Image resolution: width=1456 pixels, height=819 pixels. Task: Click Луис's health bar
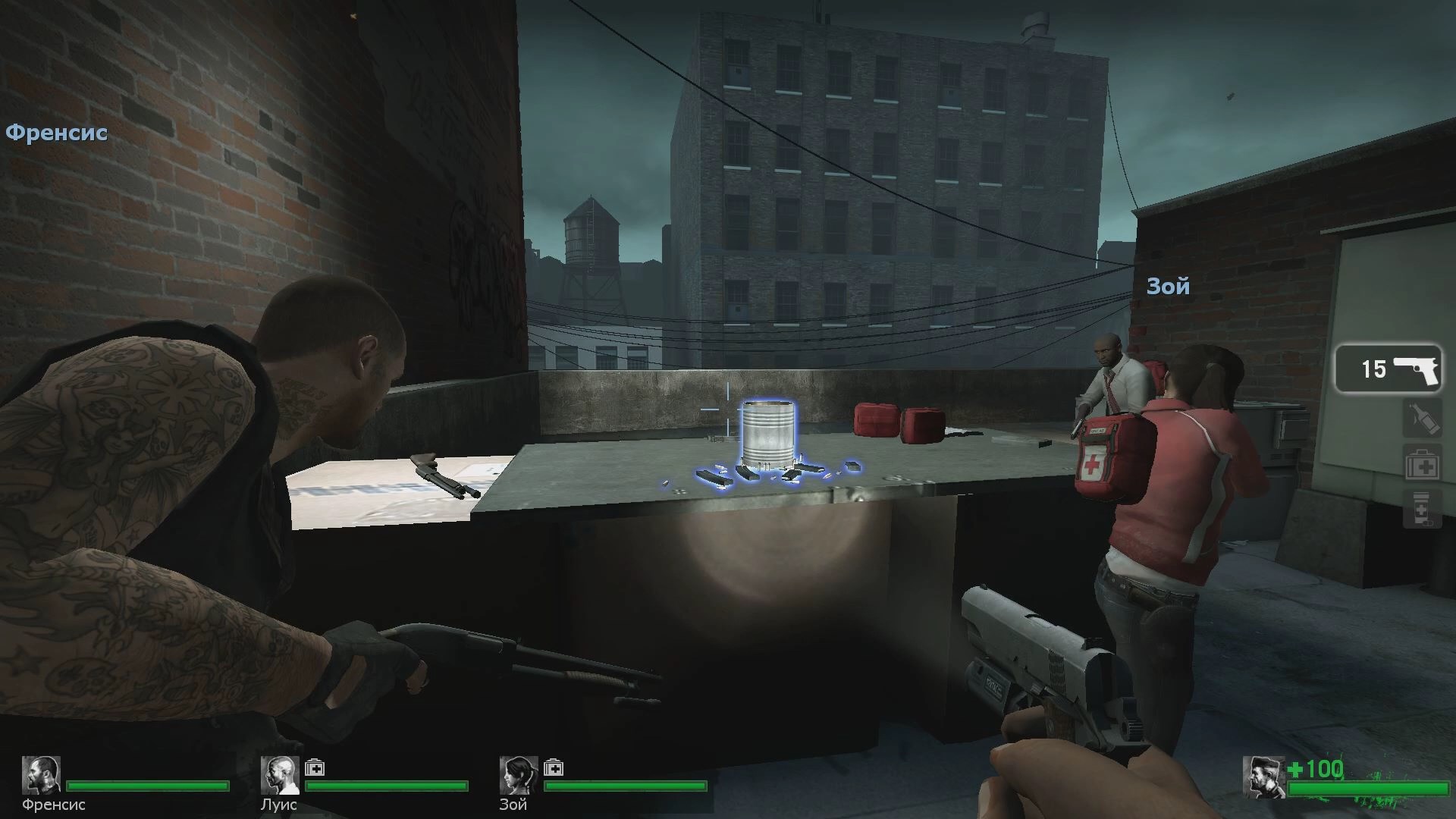point(387,786)
